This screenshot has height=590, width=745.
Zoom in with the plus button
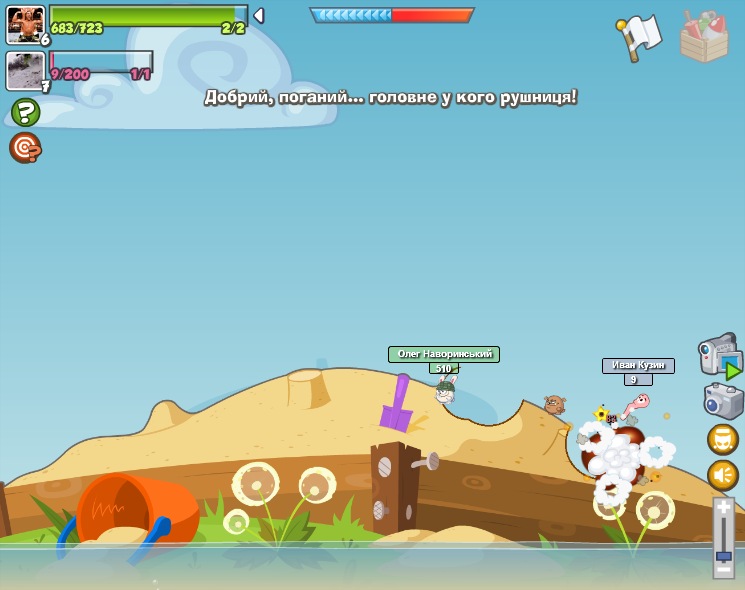click(723, 507)
